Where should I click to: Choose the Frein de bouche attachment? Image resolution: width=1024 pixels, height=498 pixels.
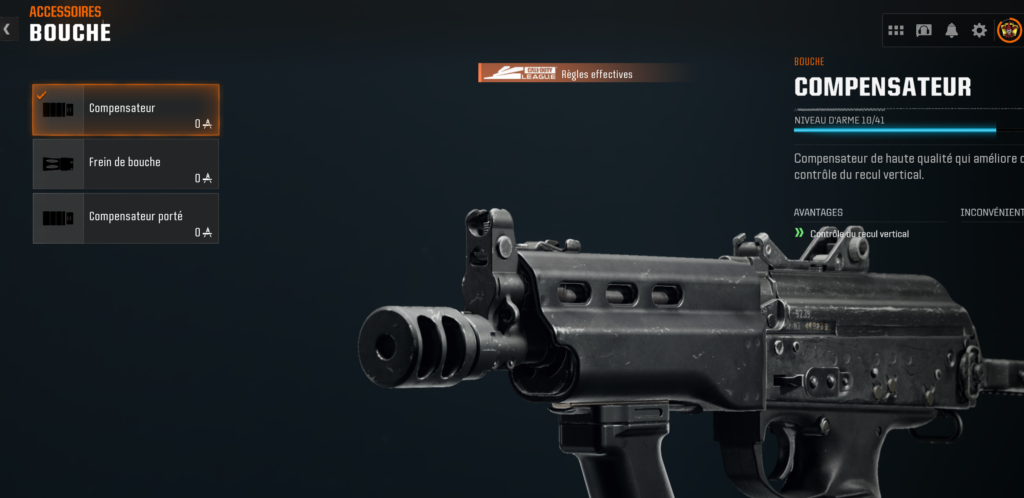pyautogui.click(x=125, y=164)
